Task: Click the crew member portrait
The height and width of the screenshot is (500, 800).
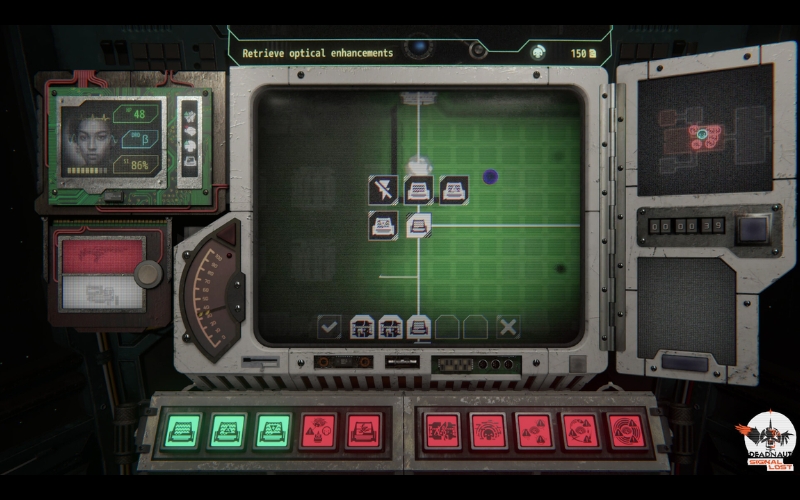Action: click(85, 138)
